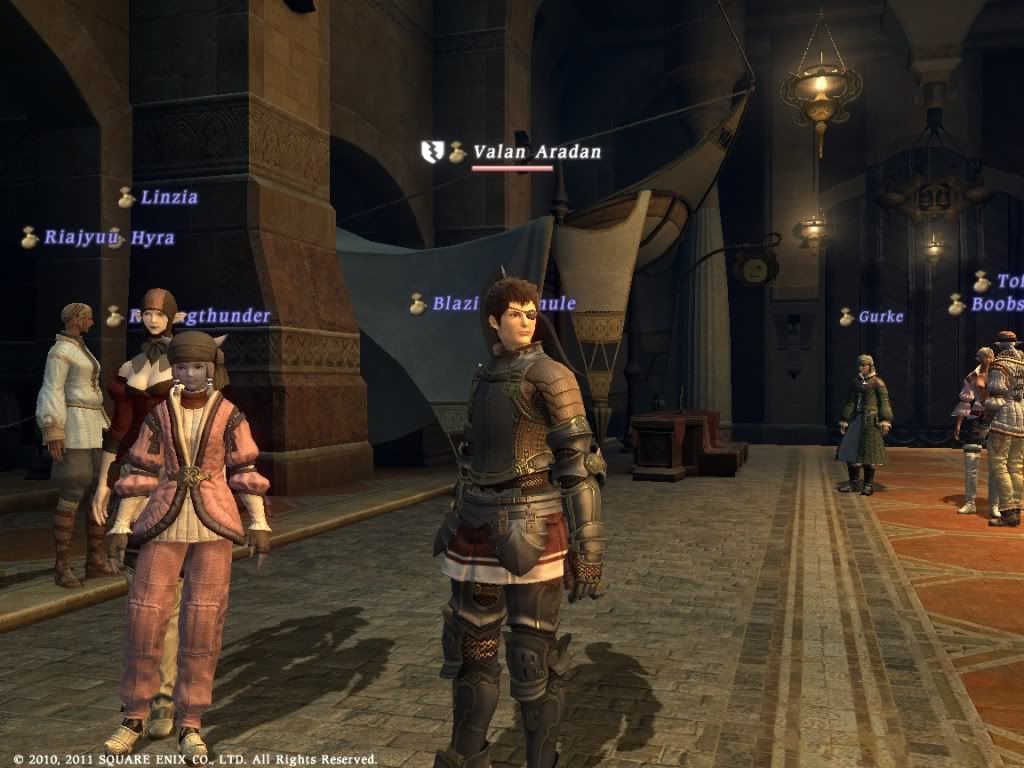Target the player named Linzia by nameplate

click(x=168, y=197)
